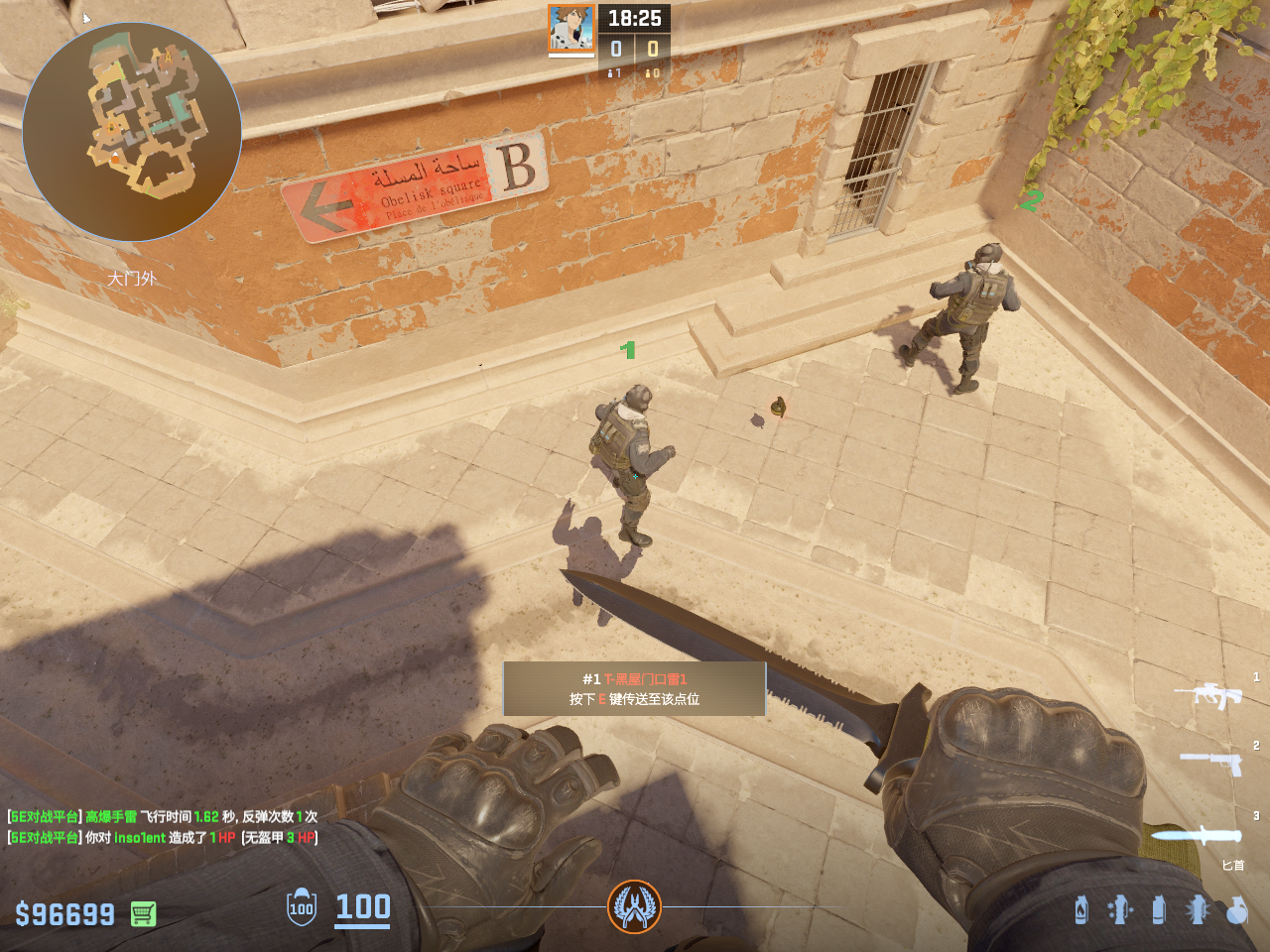Screen dimensions: 1270x952
Task: Click the armor shield icon
Action: coord(302,907)
